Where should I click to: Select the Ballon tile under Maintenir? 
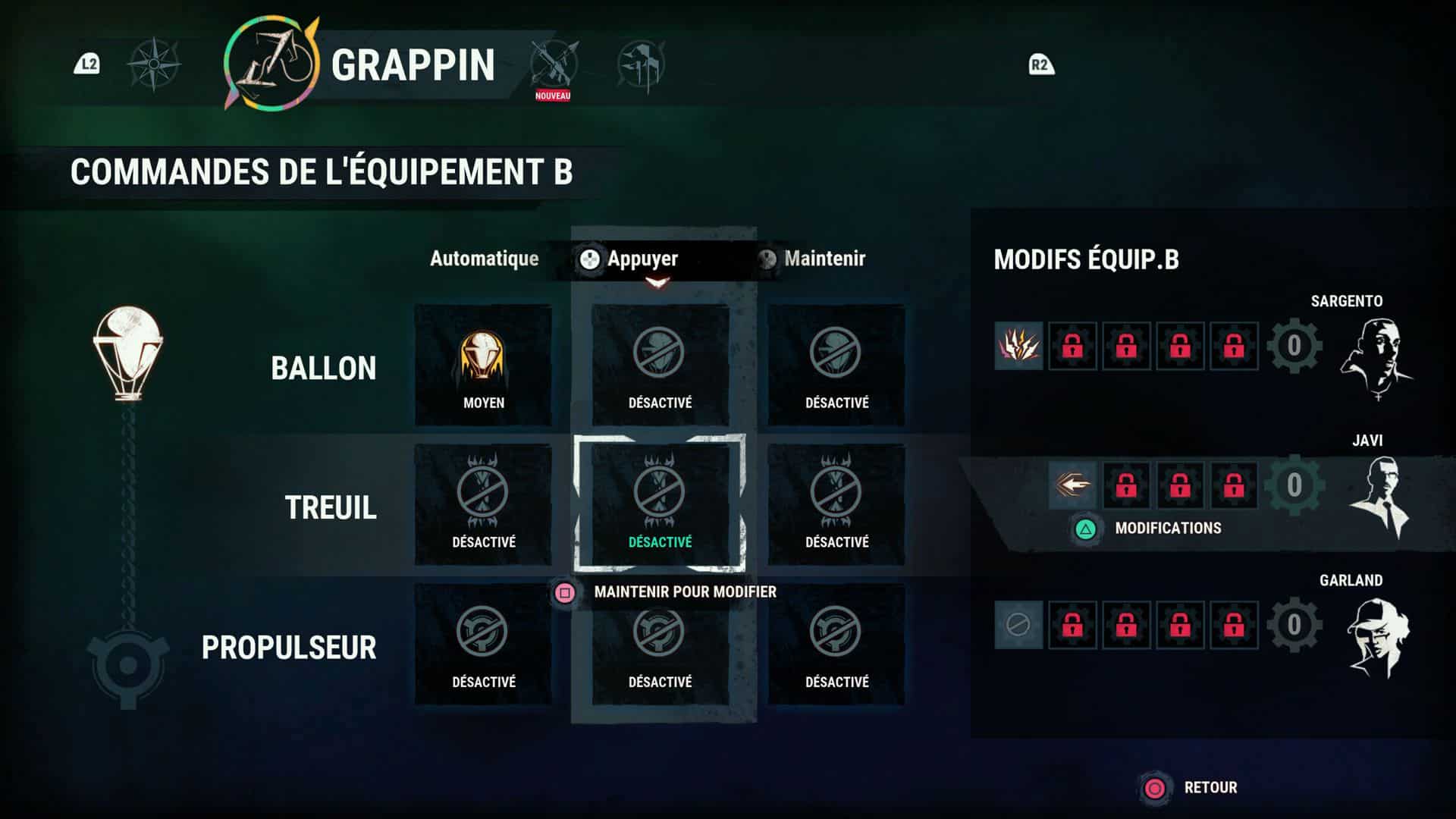tap(836, 366)
